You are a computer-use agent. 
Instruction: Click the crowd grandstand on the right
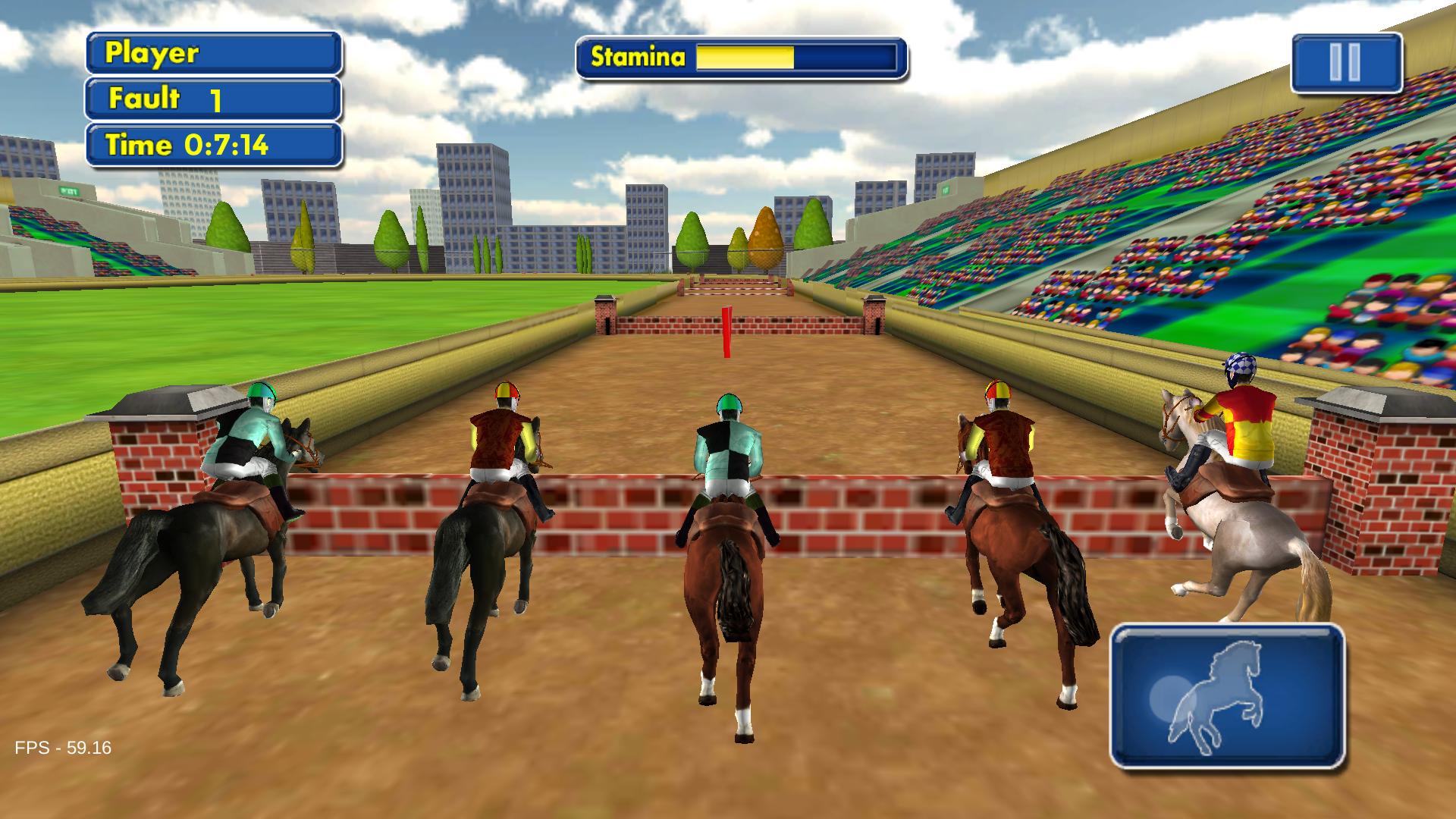point(1213,227)
